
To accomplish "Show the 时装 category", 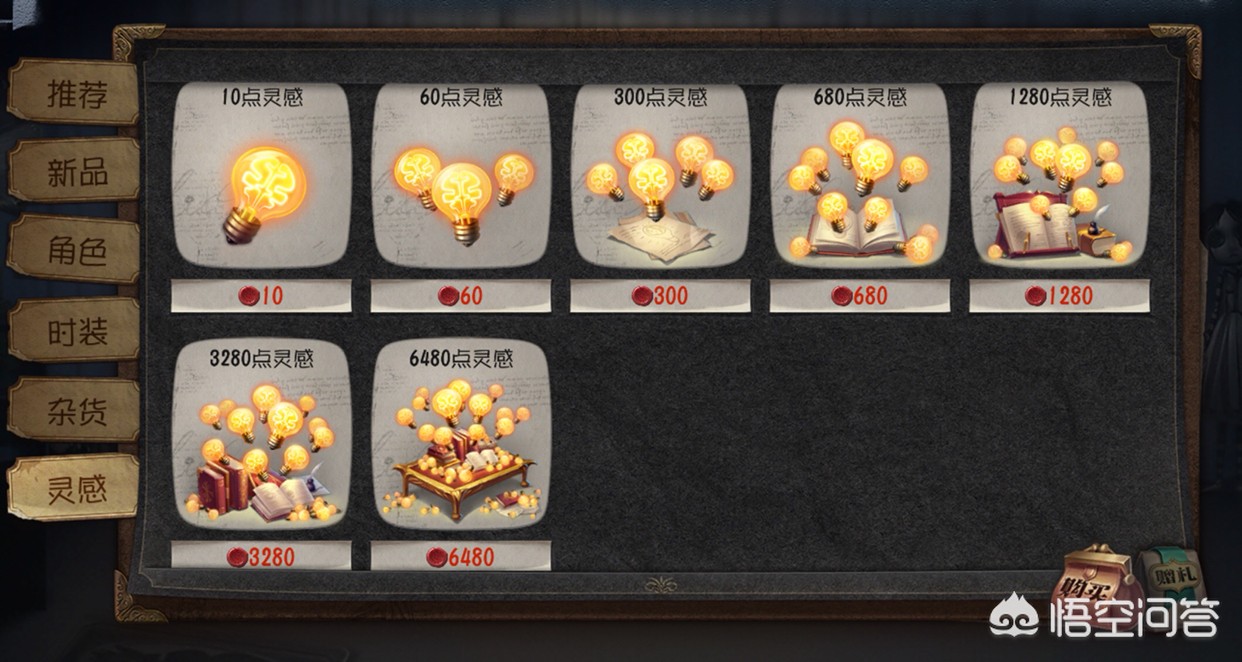I will coord(76,331).
